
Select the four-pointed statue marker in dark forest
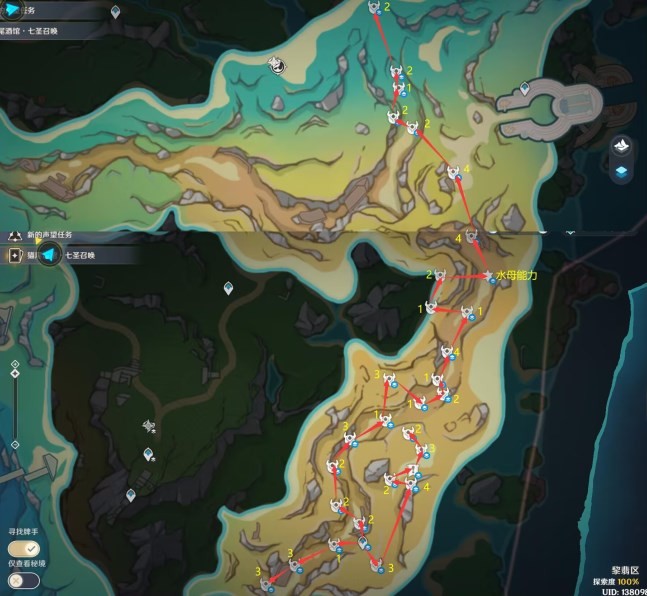tap(149, 426)
